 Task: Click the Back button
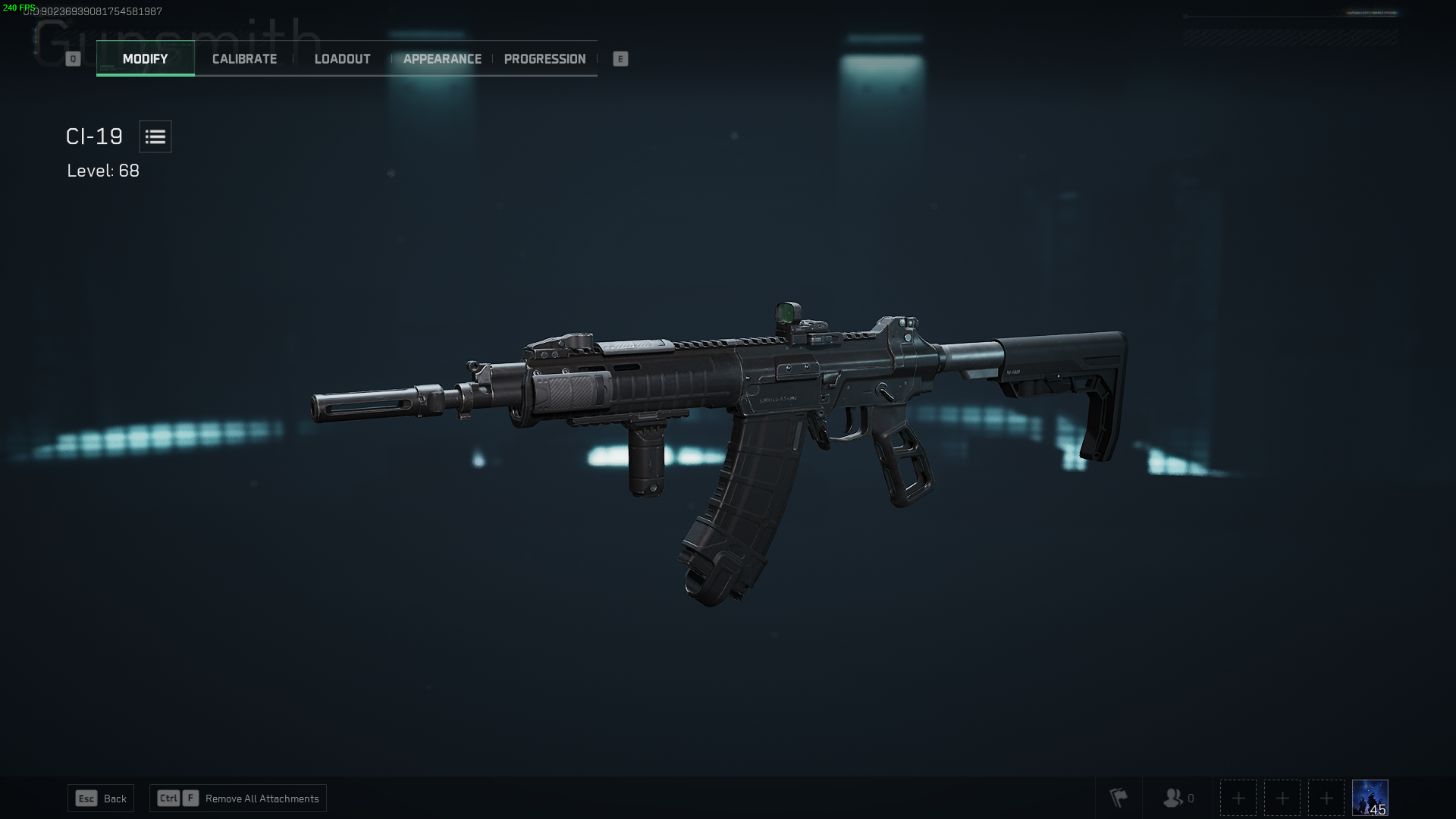click(x=114, y=798)
